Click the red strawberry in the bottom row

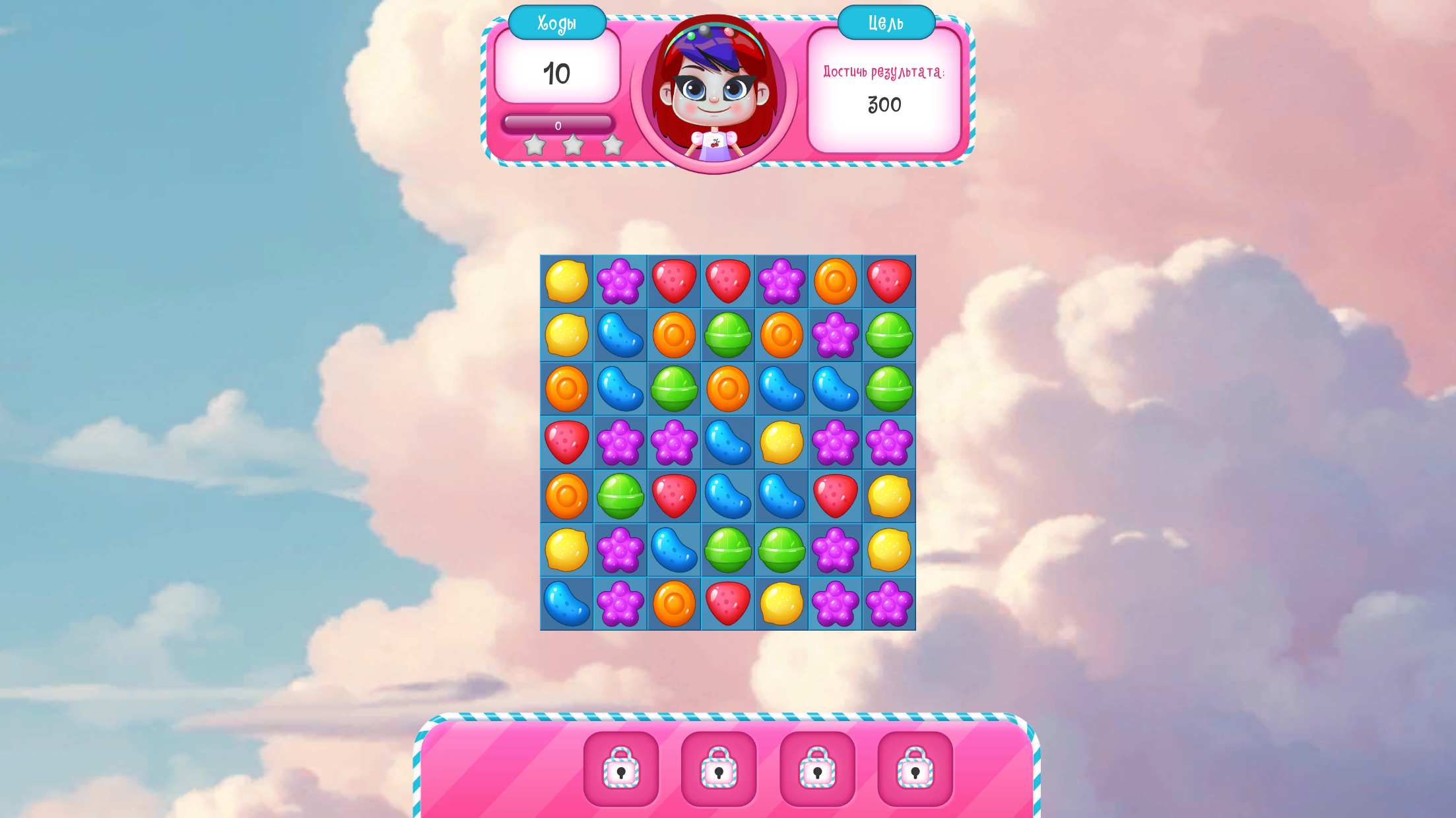[729, 604]
